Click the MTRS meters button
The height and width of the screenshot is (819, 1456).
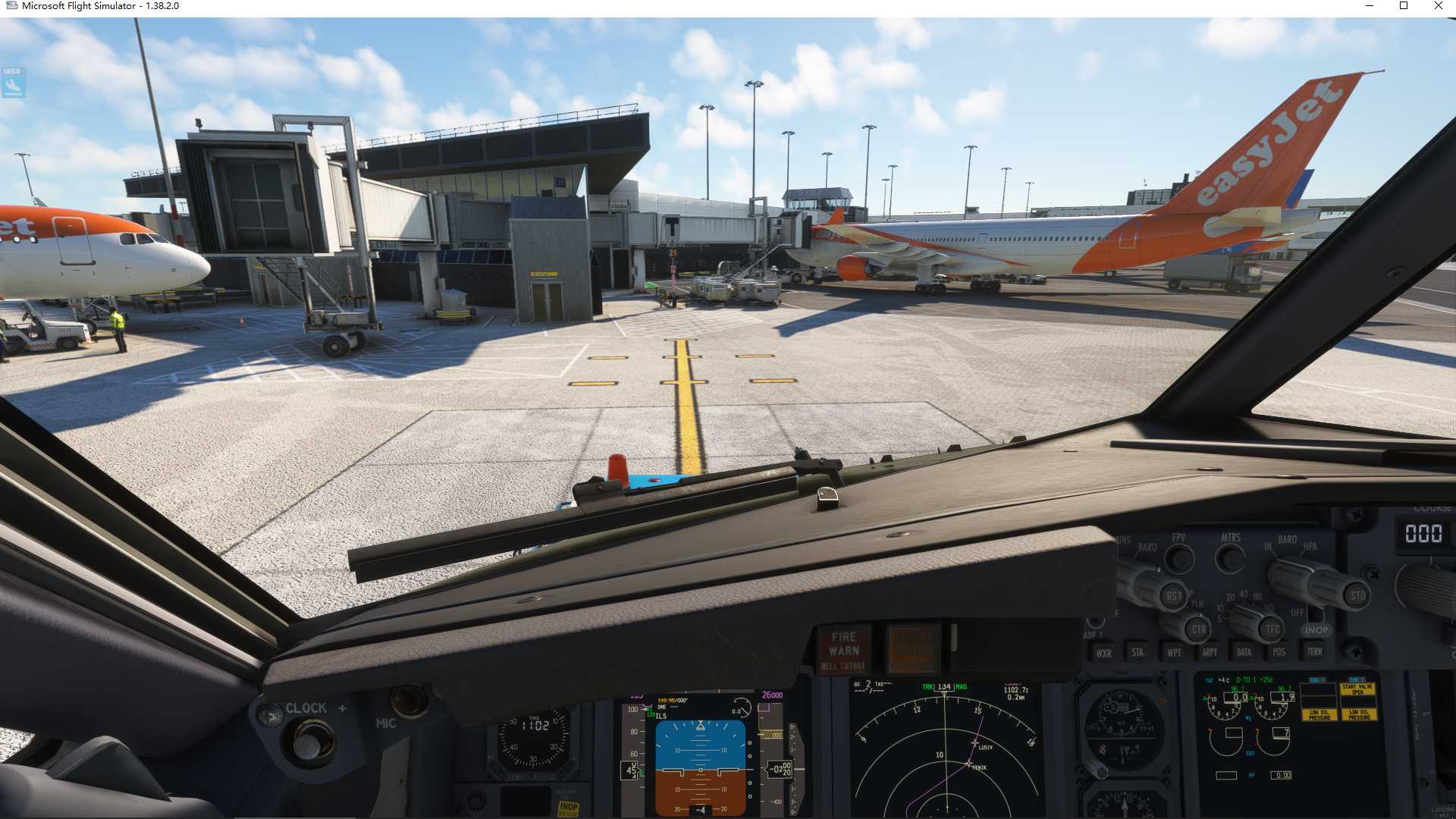(x=1230, y=560)
